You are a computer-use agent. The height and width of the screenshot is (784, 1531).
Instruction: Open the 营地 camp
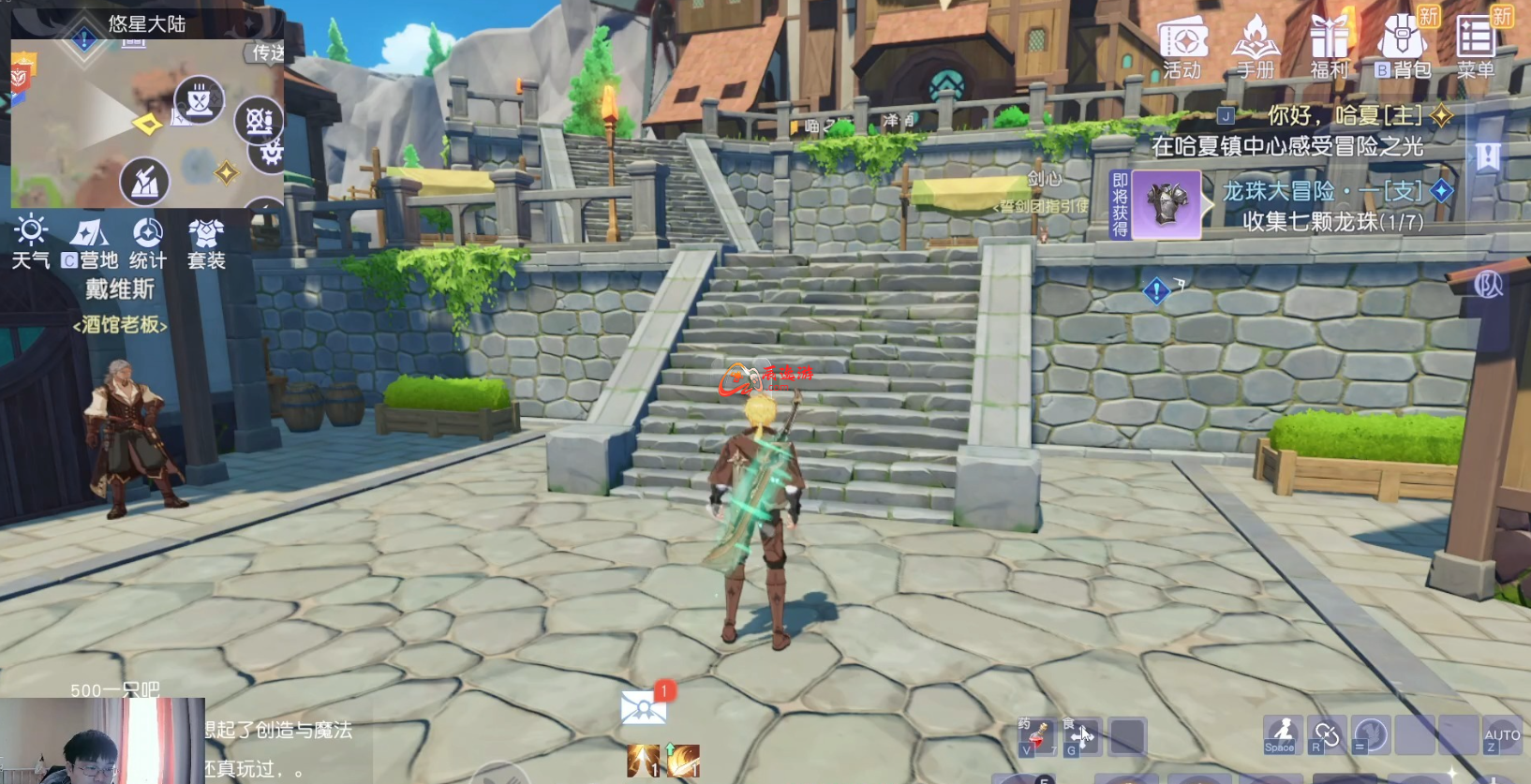tap(90, 243)
